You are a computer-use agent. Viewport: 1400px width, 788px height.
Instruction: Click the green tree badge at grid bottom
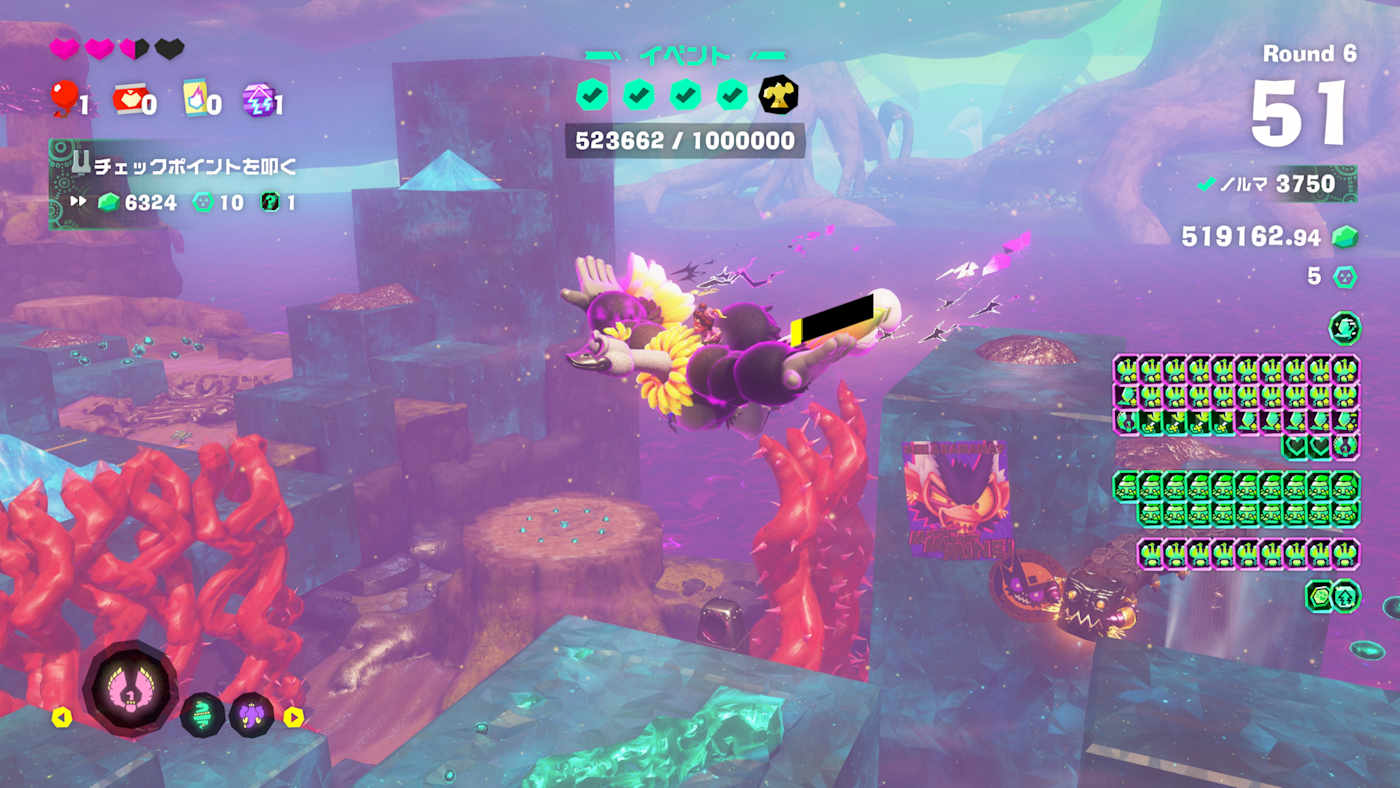1346,596
